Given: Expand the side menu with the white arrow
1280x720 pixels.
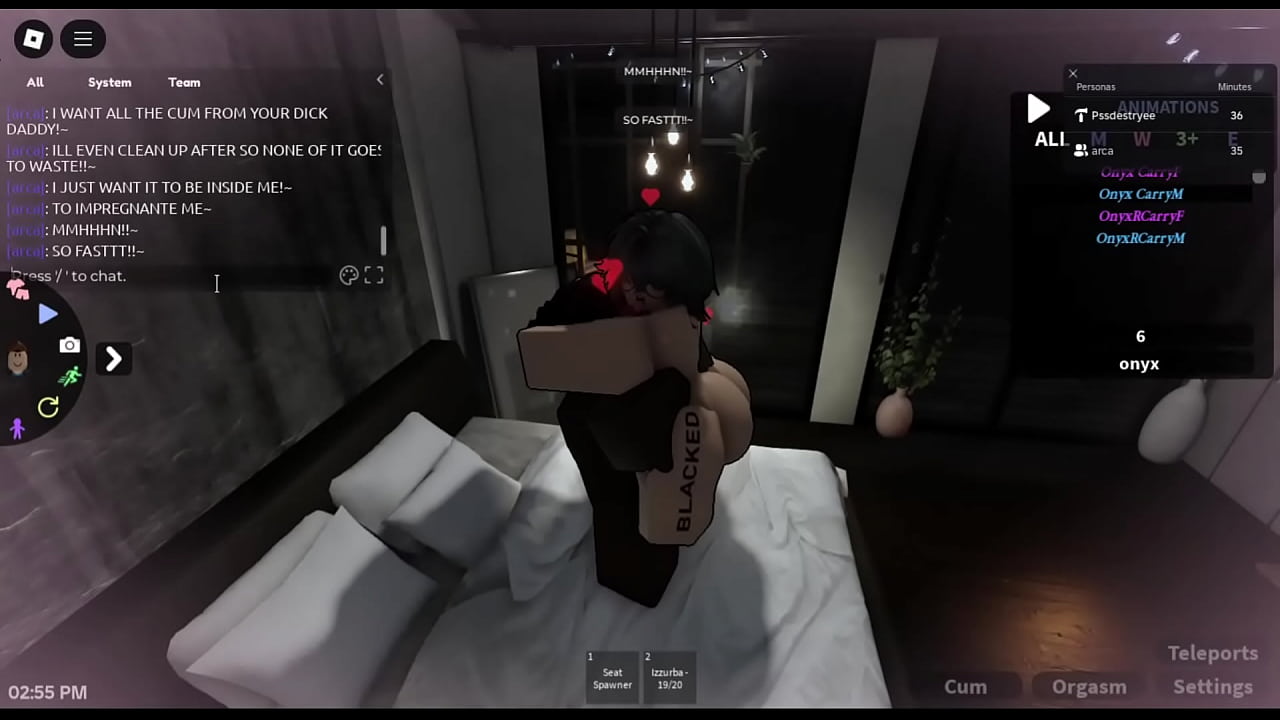Looking at the screenshot, I should (x=113, y=359).
